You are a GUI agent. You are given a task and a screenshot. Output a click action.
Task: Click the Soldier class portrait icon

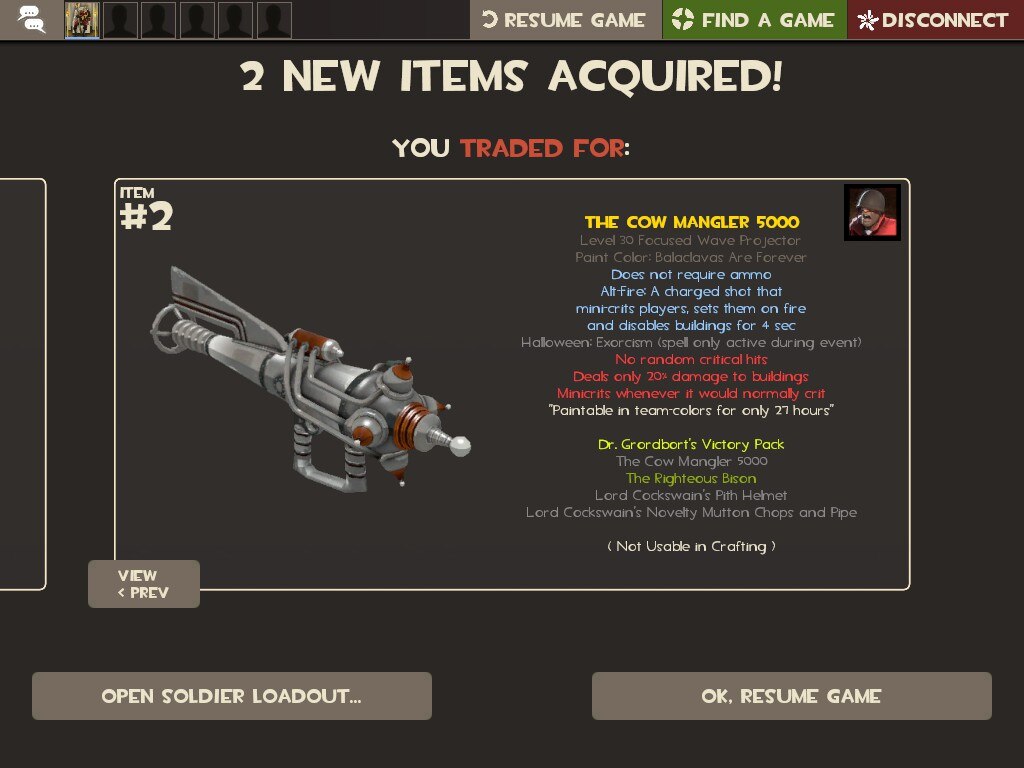click(x=872, y=212)
